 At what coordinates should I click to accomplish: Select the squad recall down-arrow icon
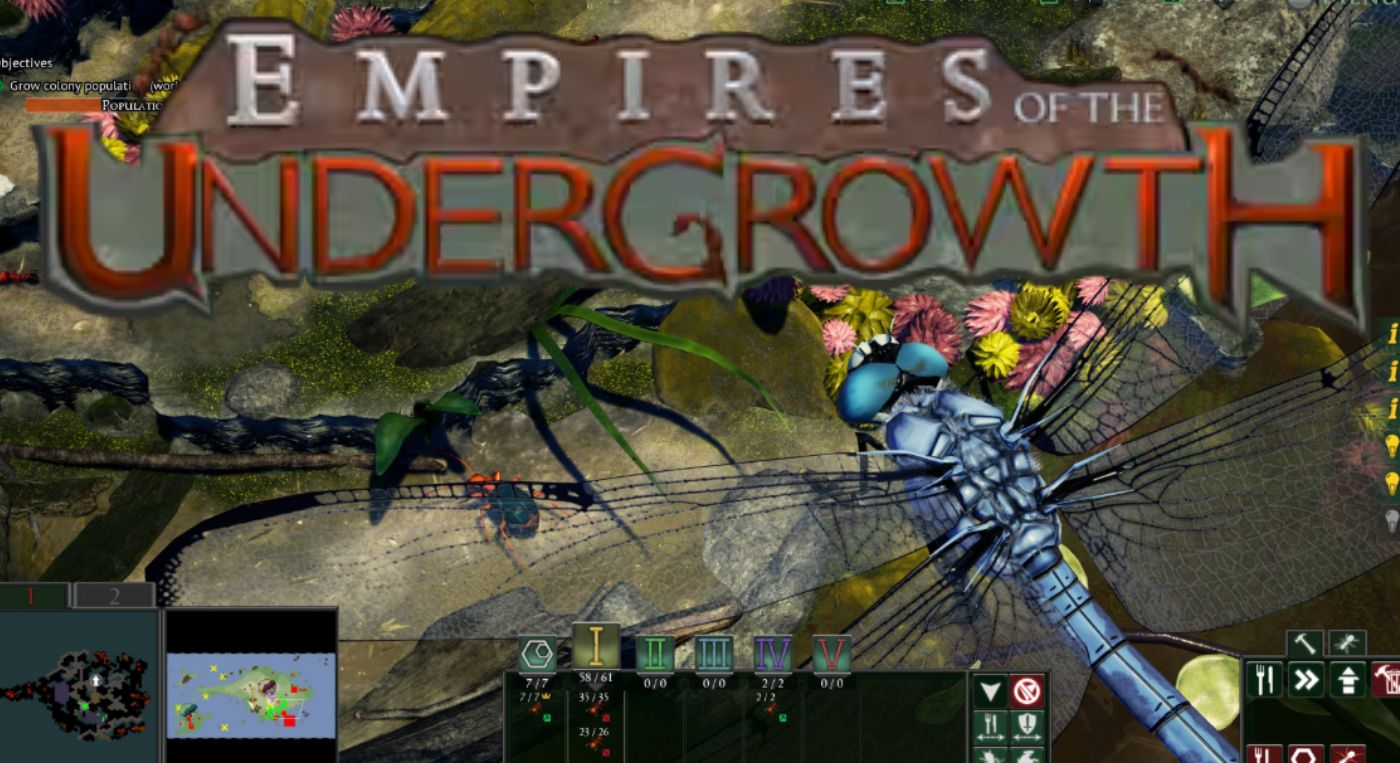[991, 691]
